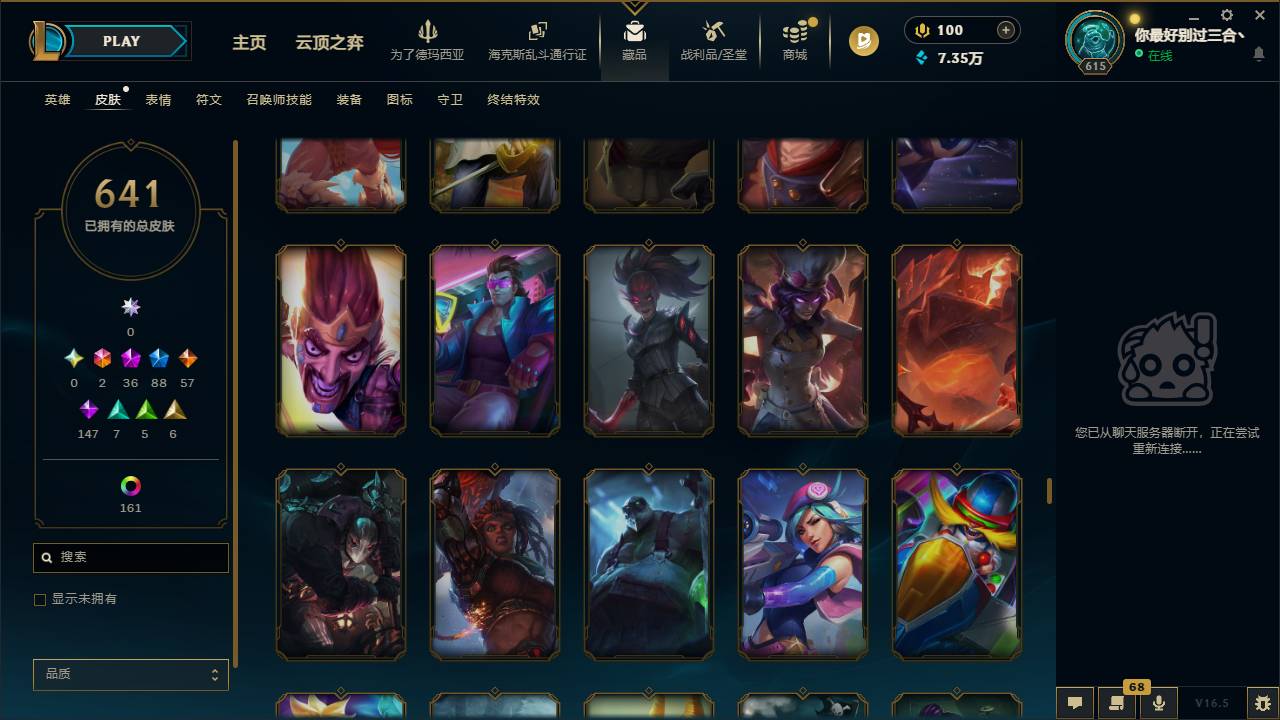
Task: Switch to the 英雄 tab
Action: click(56, 100)
